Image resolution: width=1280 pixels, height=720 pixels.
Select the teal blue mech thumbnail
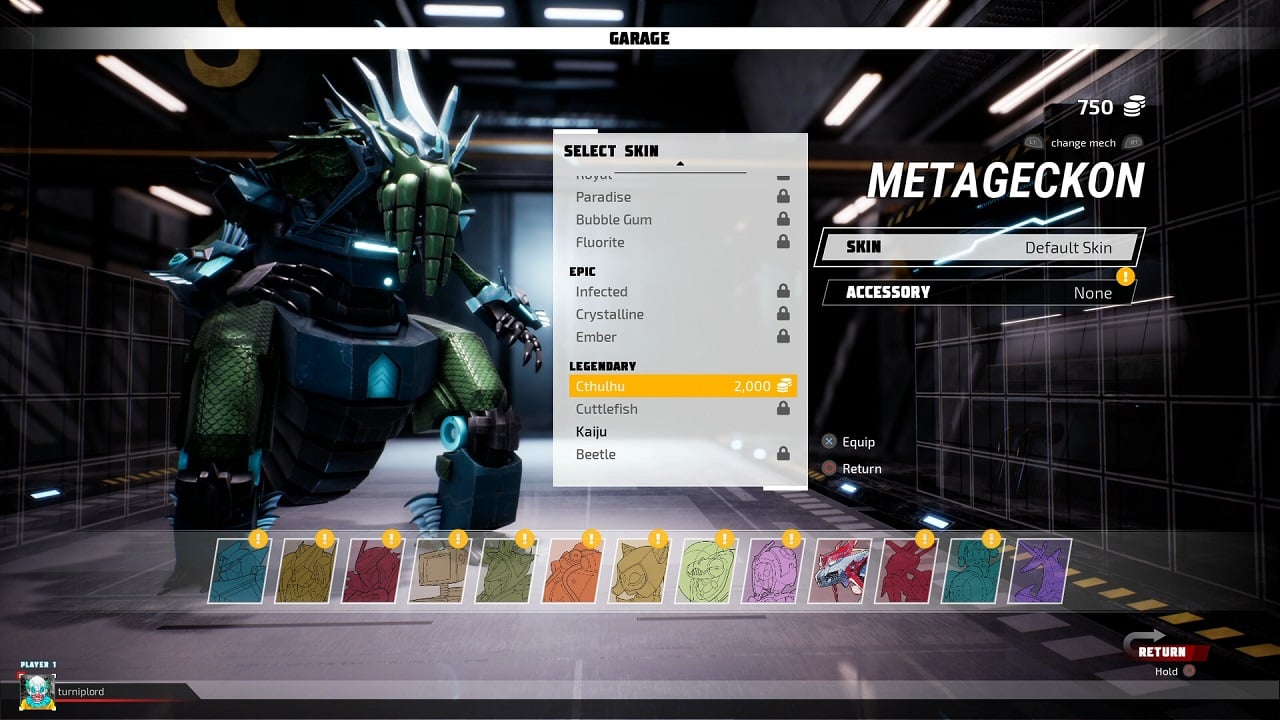point(240,571)
